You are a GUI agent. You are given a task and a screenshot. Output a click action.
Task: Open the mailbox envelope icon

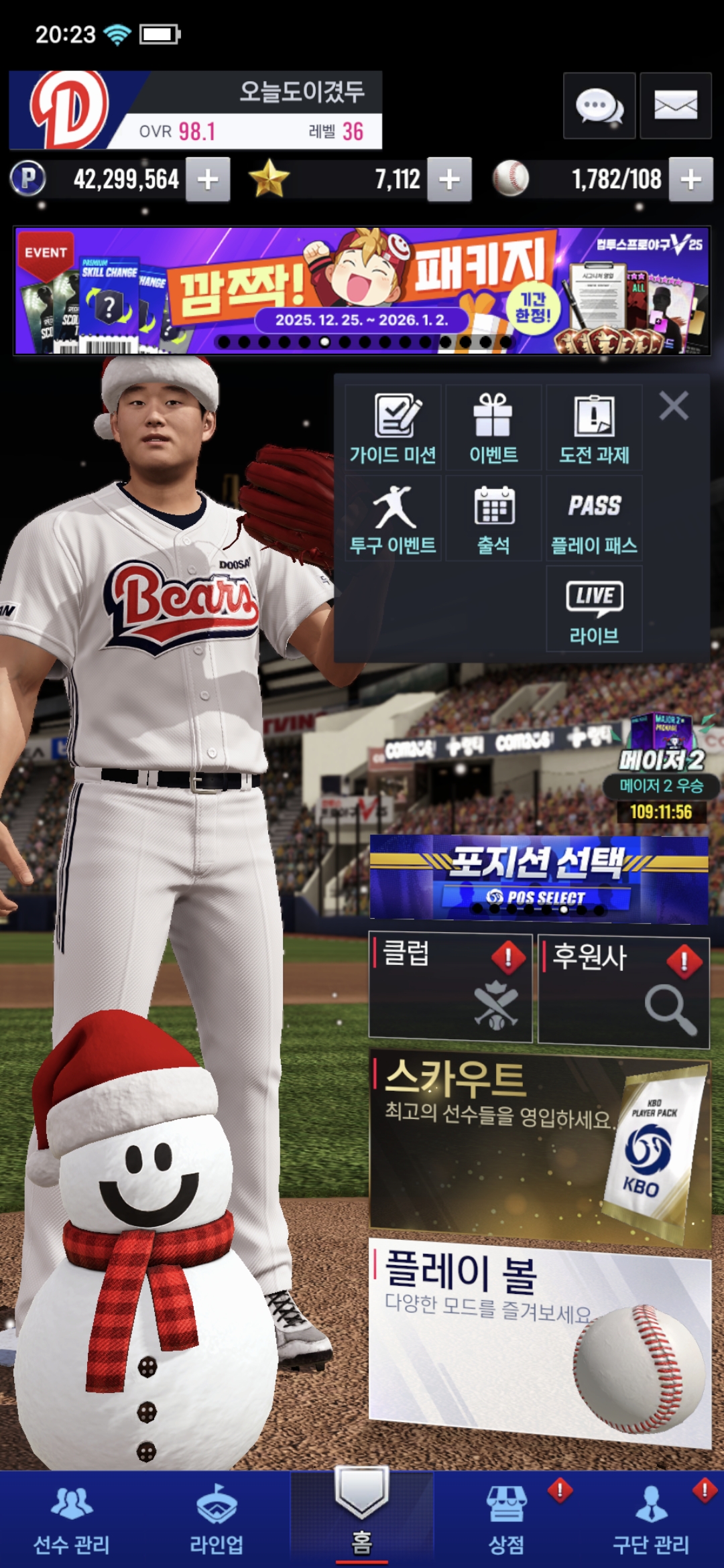tap(675, 106)
